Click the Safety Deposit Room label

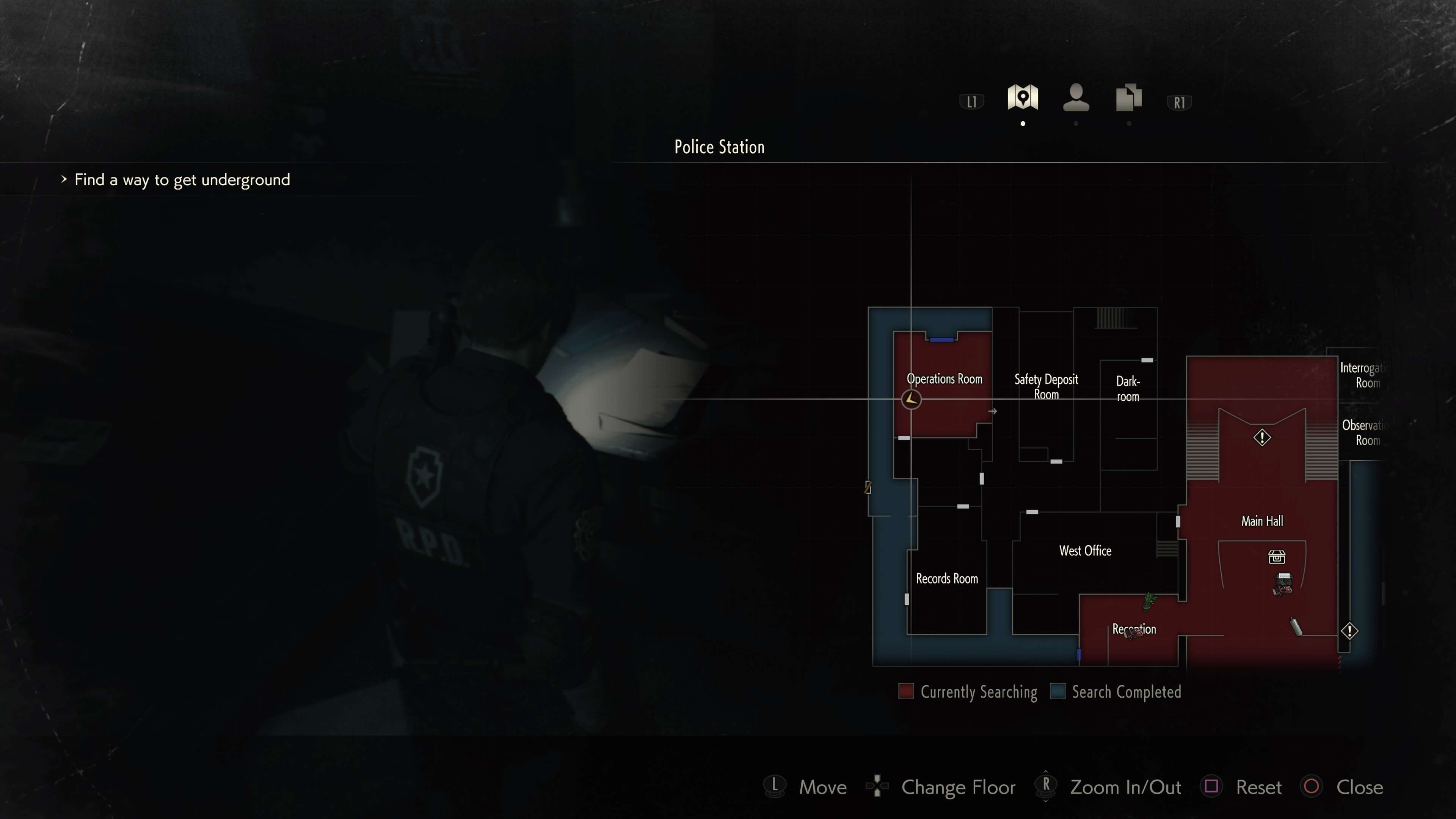pos(1046,387)
